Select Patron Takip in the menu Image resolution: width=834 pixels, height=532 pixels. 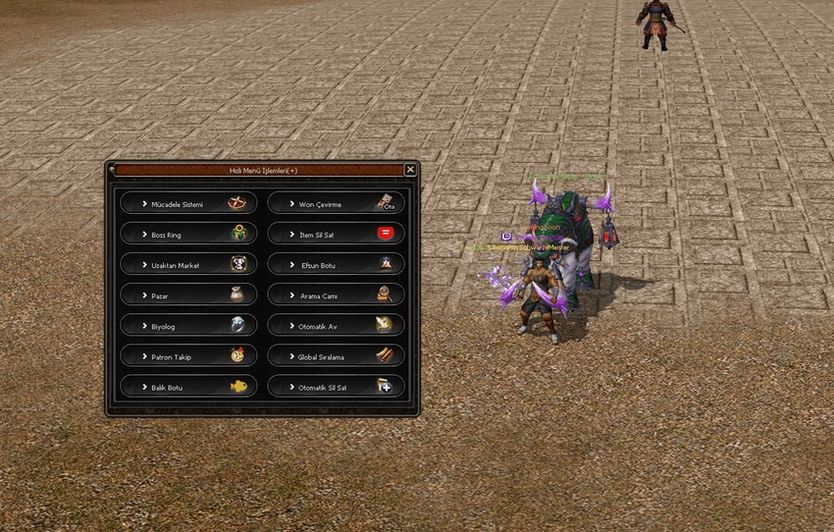coord(189,356)
